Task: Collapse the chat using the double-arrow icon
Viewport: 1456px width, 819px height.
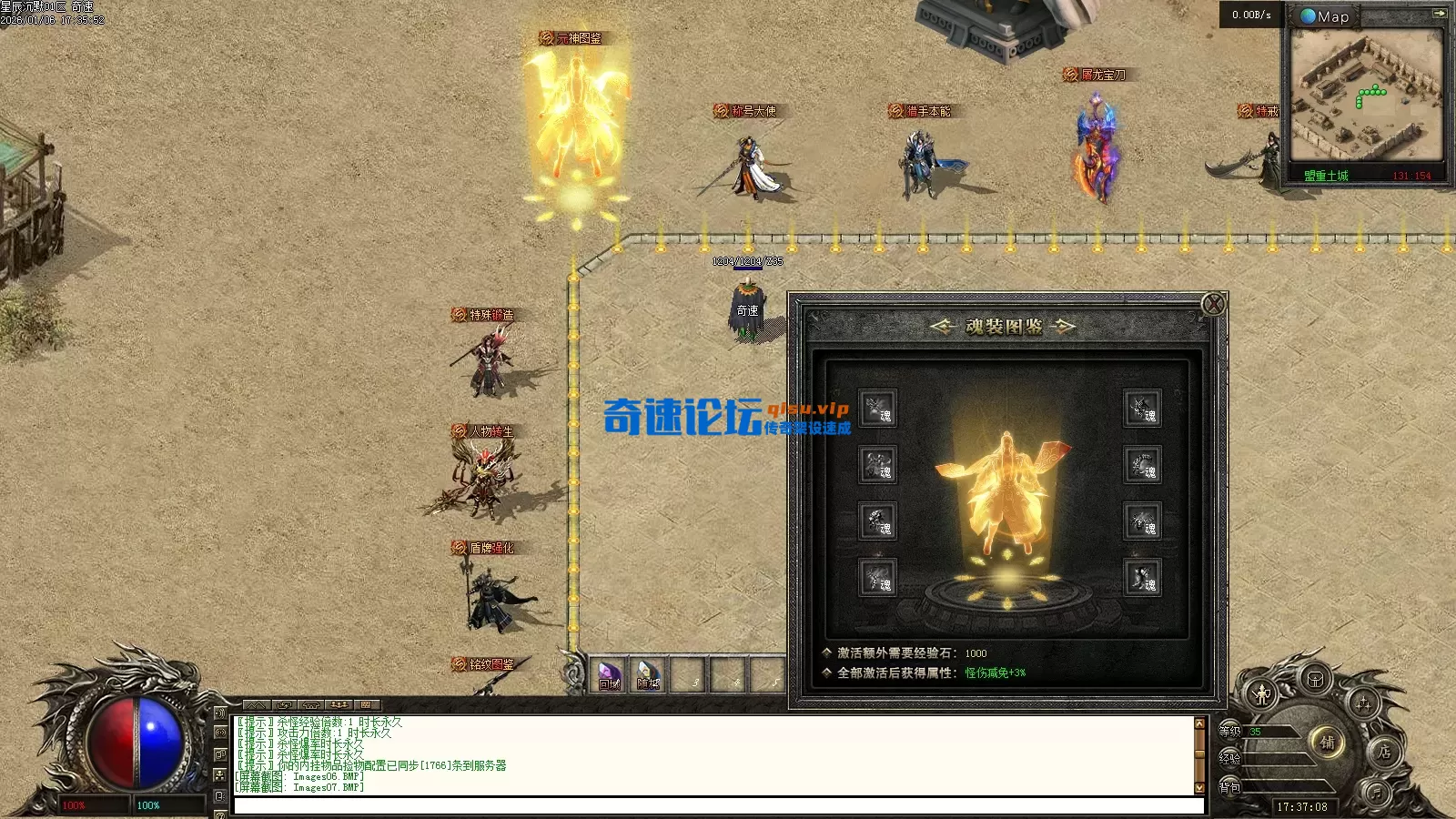Action: (285, 705)
